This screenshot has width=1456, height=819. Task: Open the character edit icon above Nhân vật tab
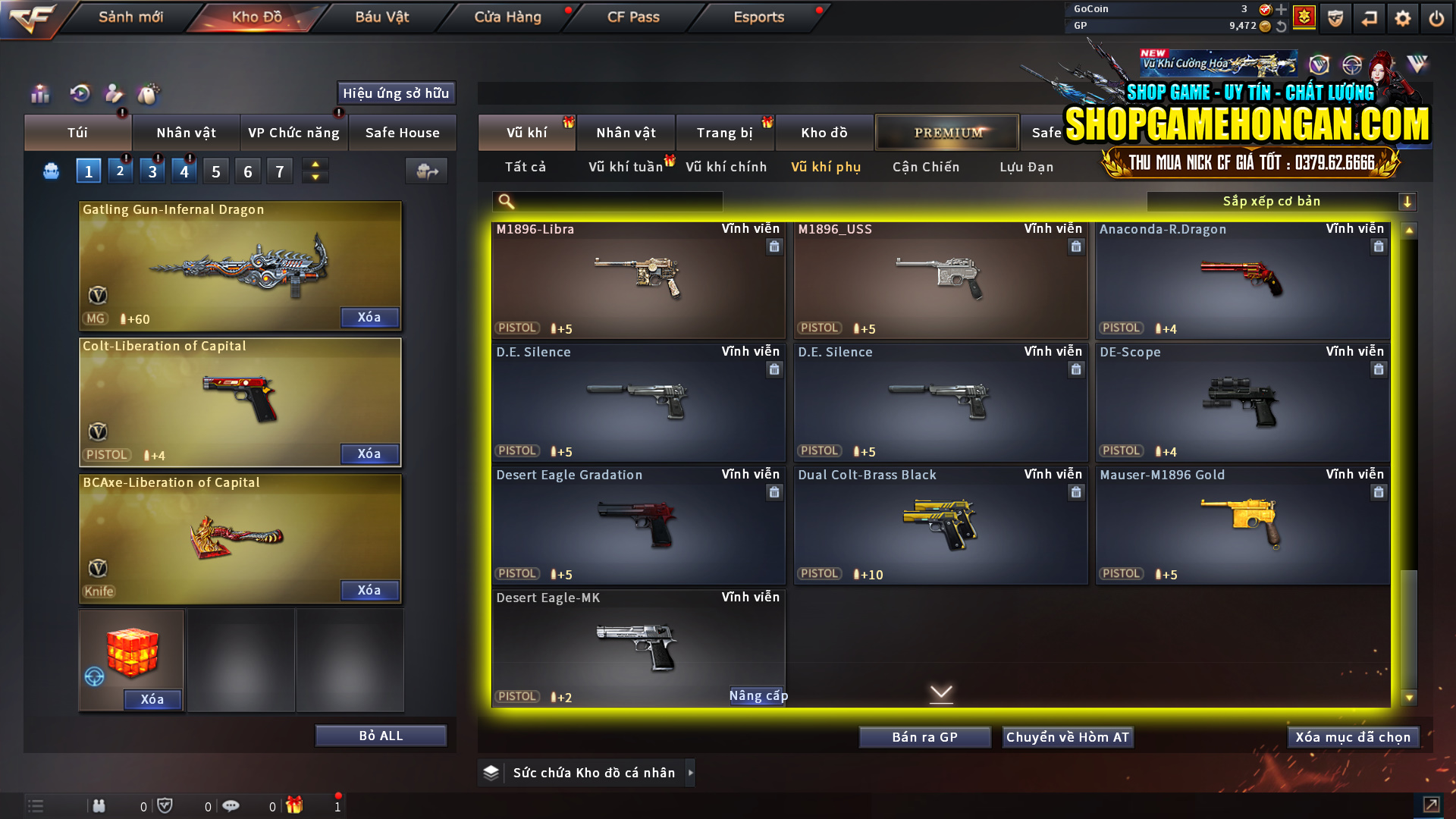point(114,94)
